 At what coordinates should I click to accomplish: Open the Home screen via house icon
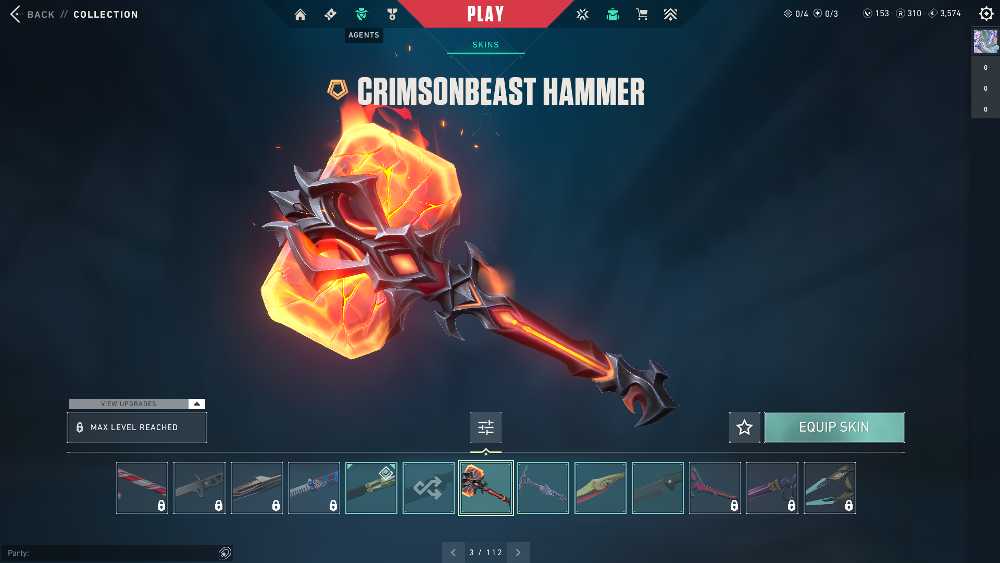[300, 15]
